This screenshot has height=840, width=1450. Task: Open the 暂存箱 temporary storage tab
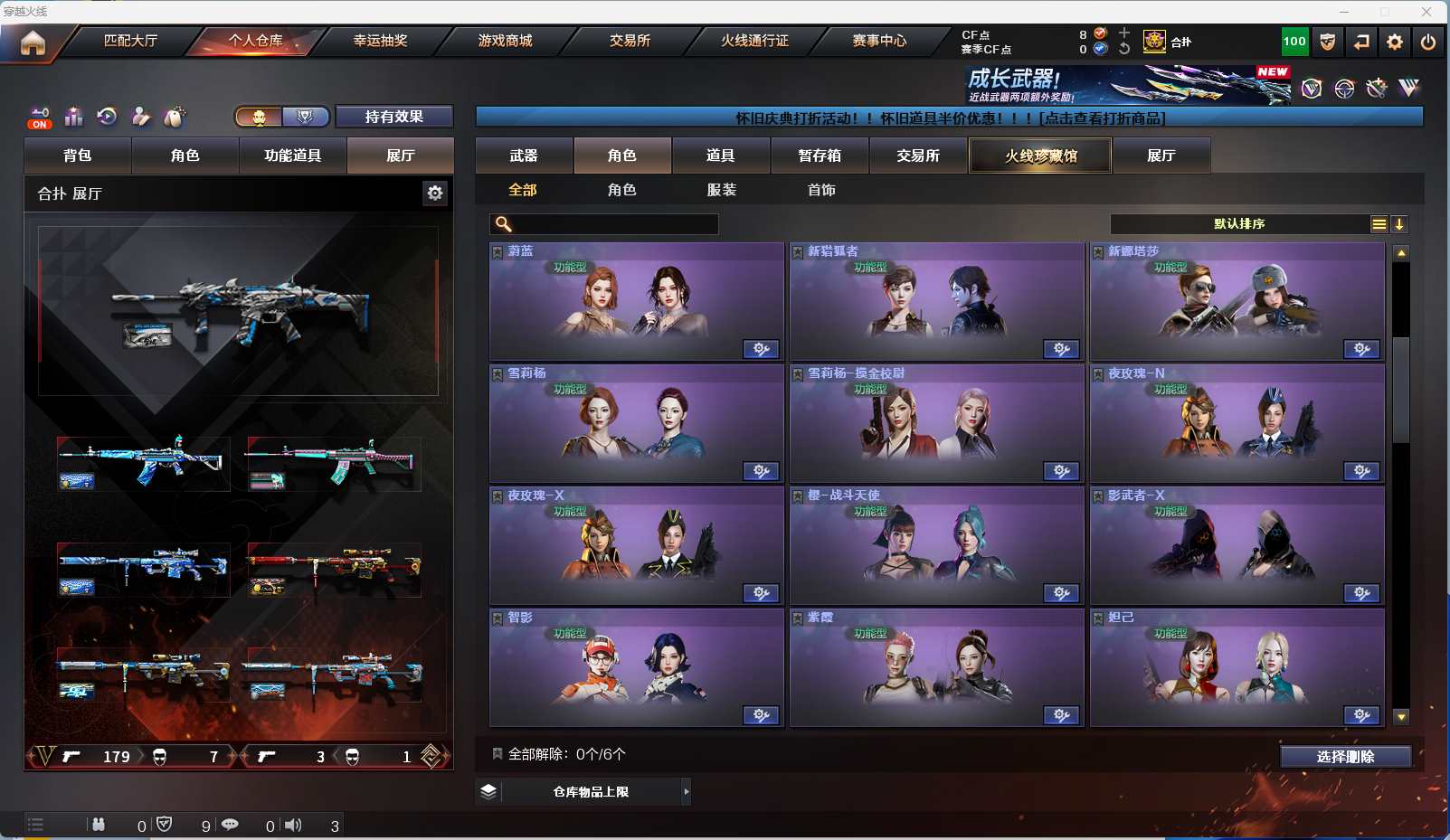click(820, 156)
